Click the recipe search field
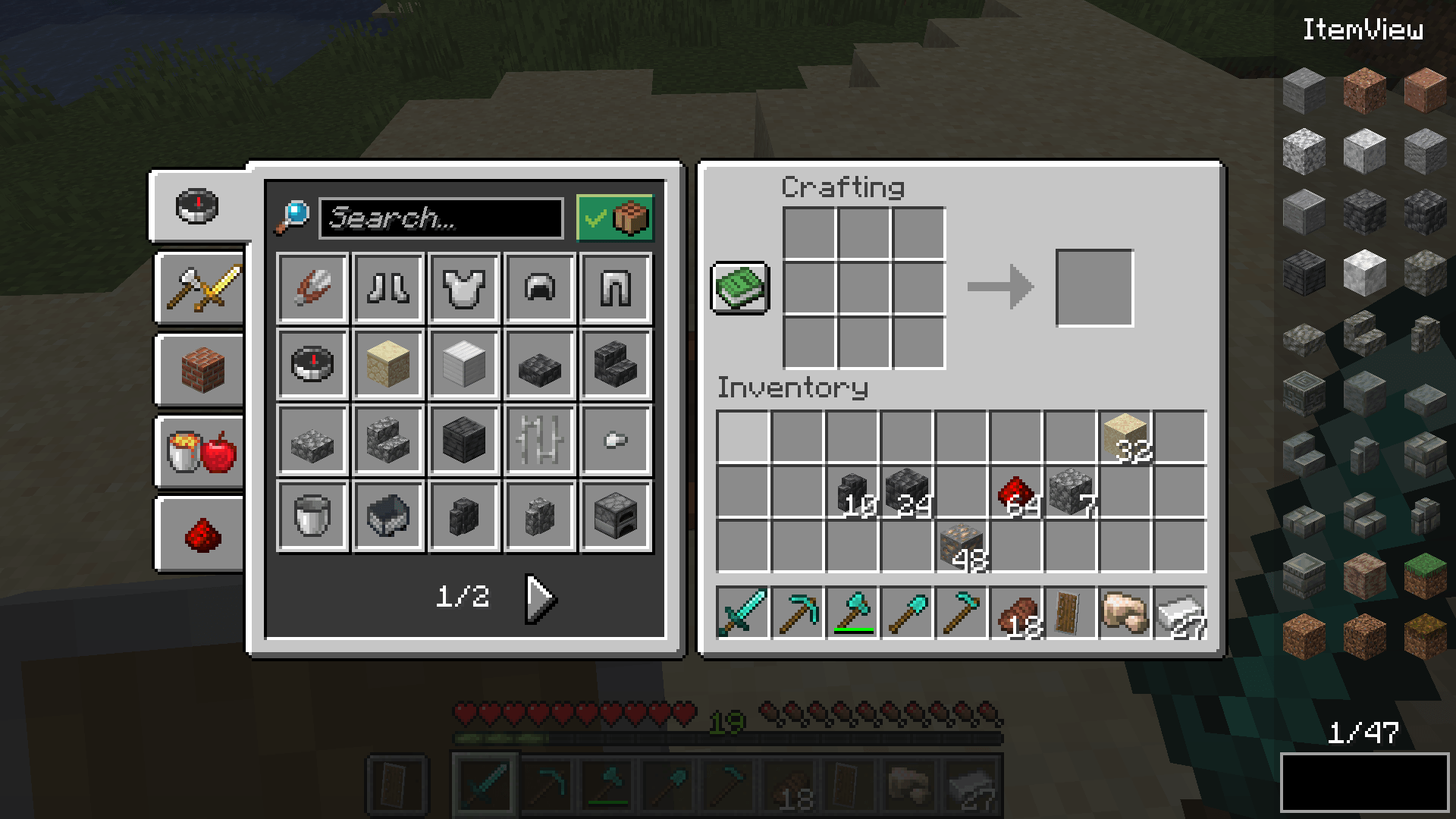The height and width of the screenshot is (819, 1456). [440, 219]
